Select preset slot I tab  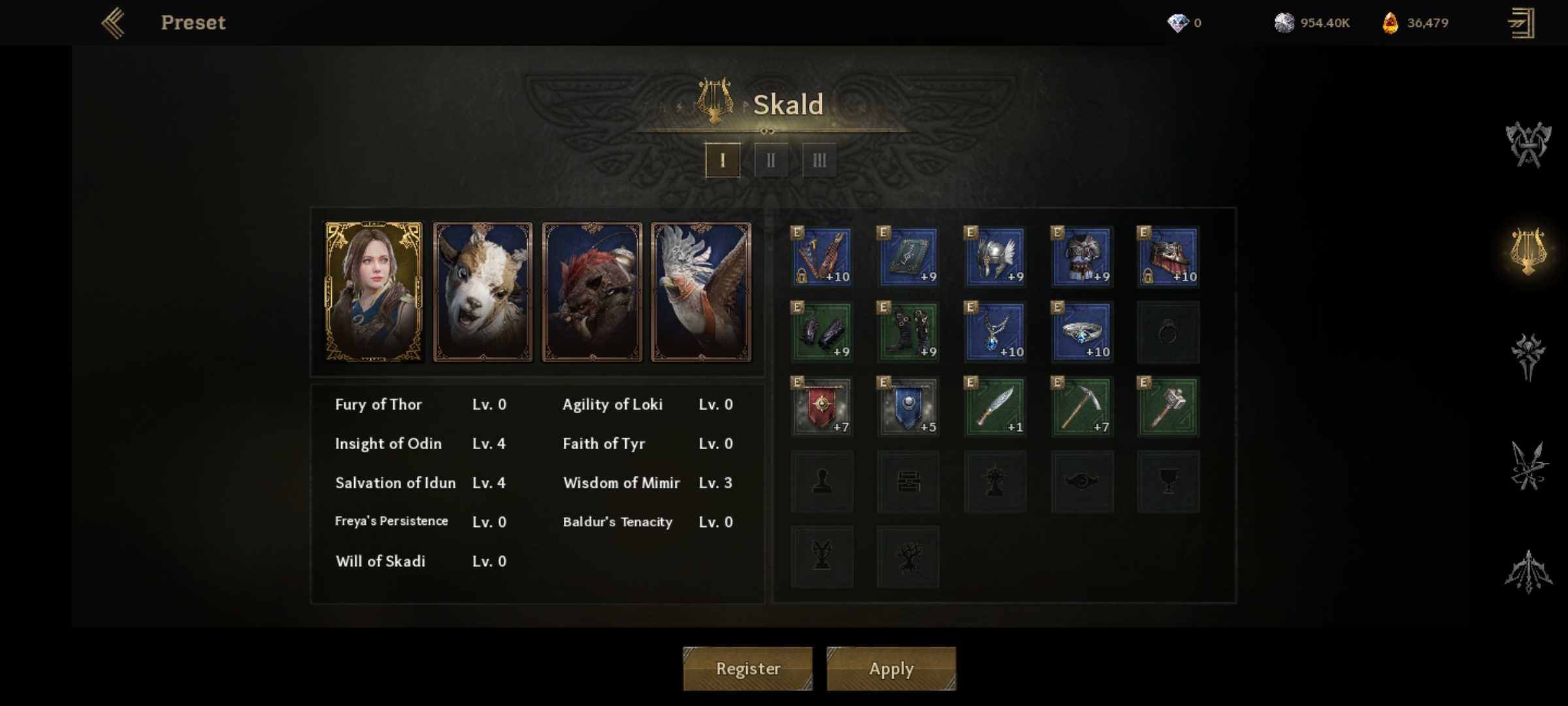pyautogui.click(x=723, y=160)
